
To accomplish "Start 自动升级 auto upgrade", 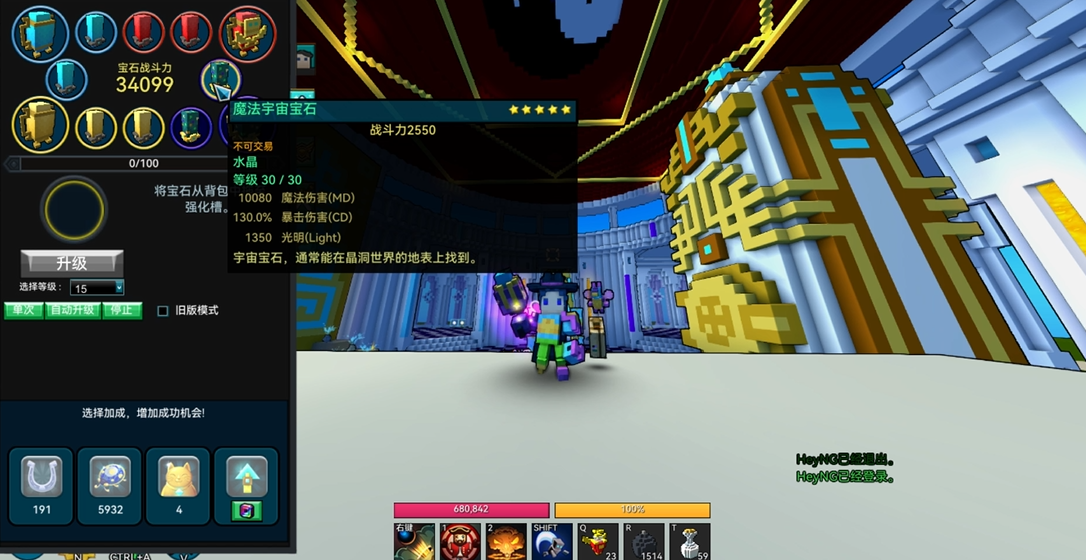I will point(73,310).
